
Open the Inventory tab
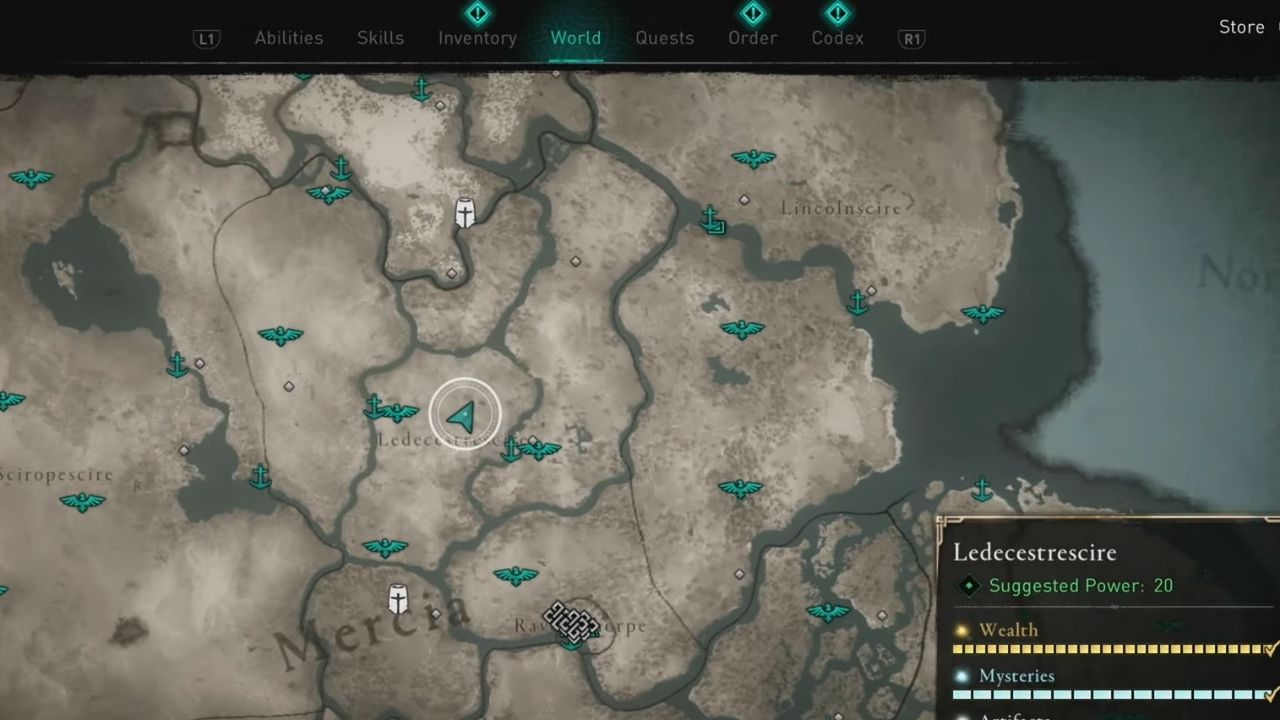point(477,37)
